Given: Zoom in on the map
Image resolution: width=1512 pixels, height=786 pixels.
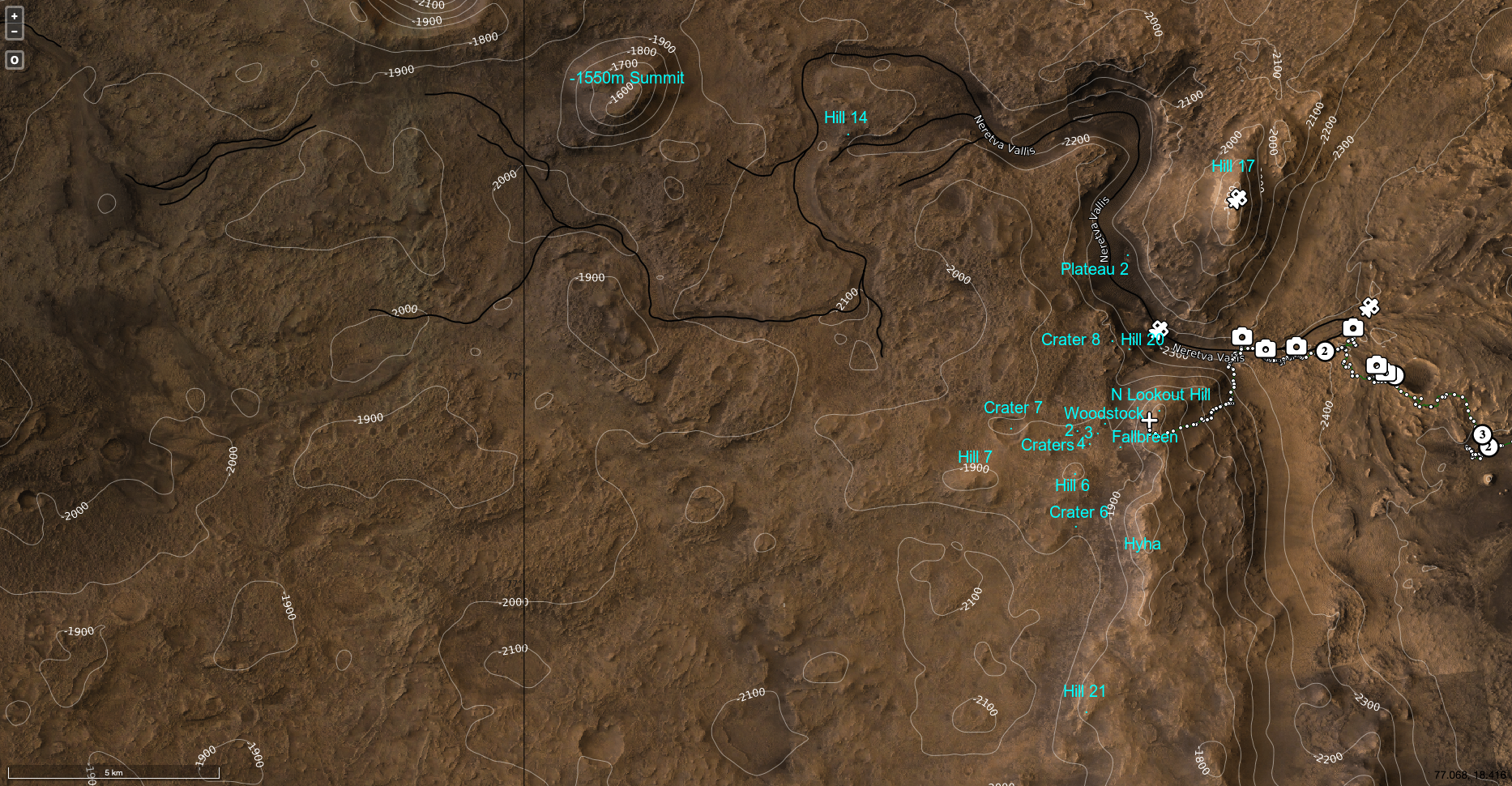Looking at the screenshot, I should 14,16.
